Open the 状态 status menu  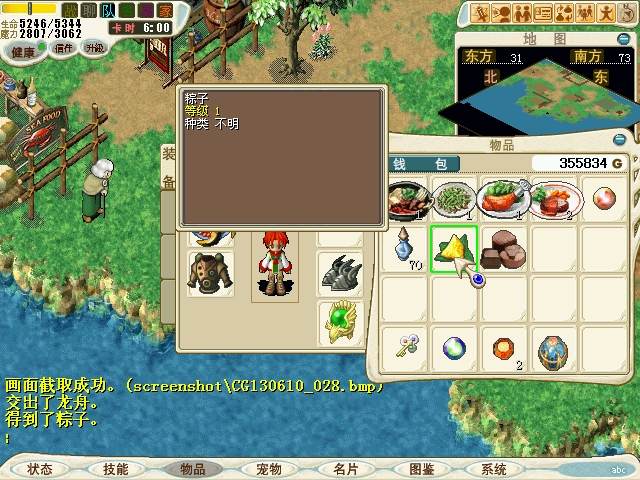click(40, 469)
